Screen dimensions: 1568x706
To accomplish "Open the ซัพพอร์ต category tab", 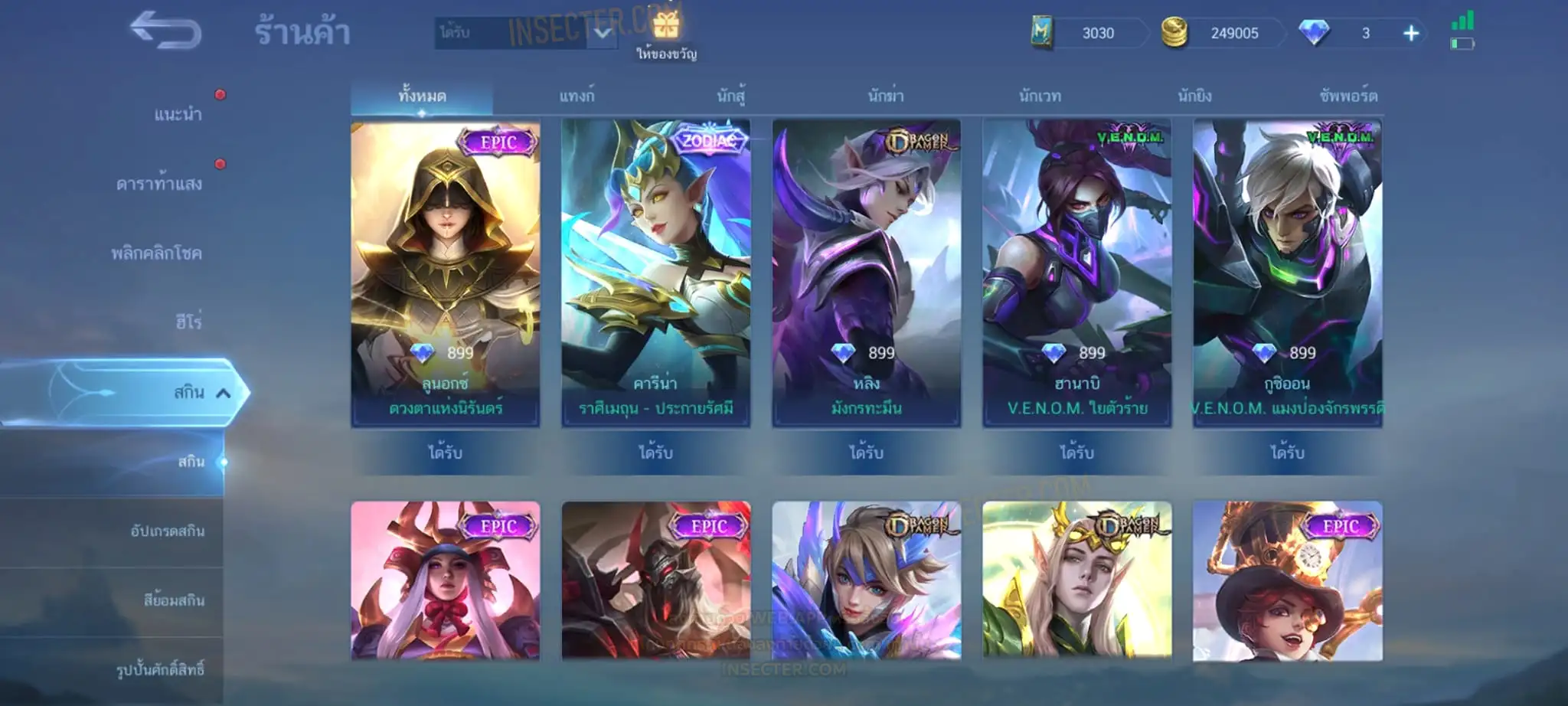I will [x=1348, y=96].
